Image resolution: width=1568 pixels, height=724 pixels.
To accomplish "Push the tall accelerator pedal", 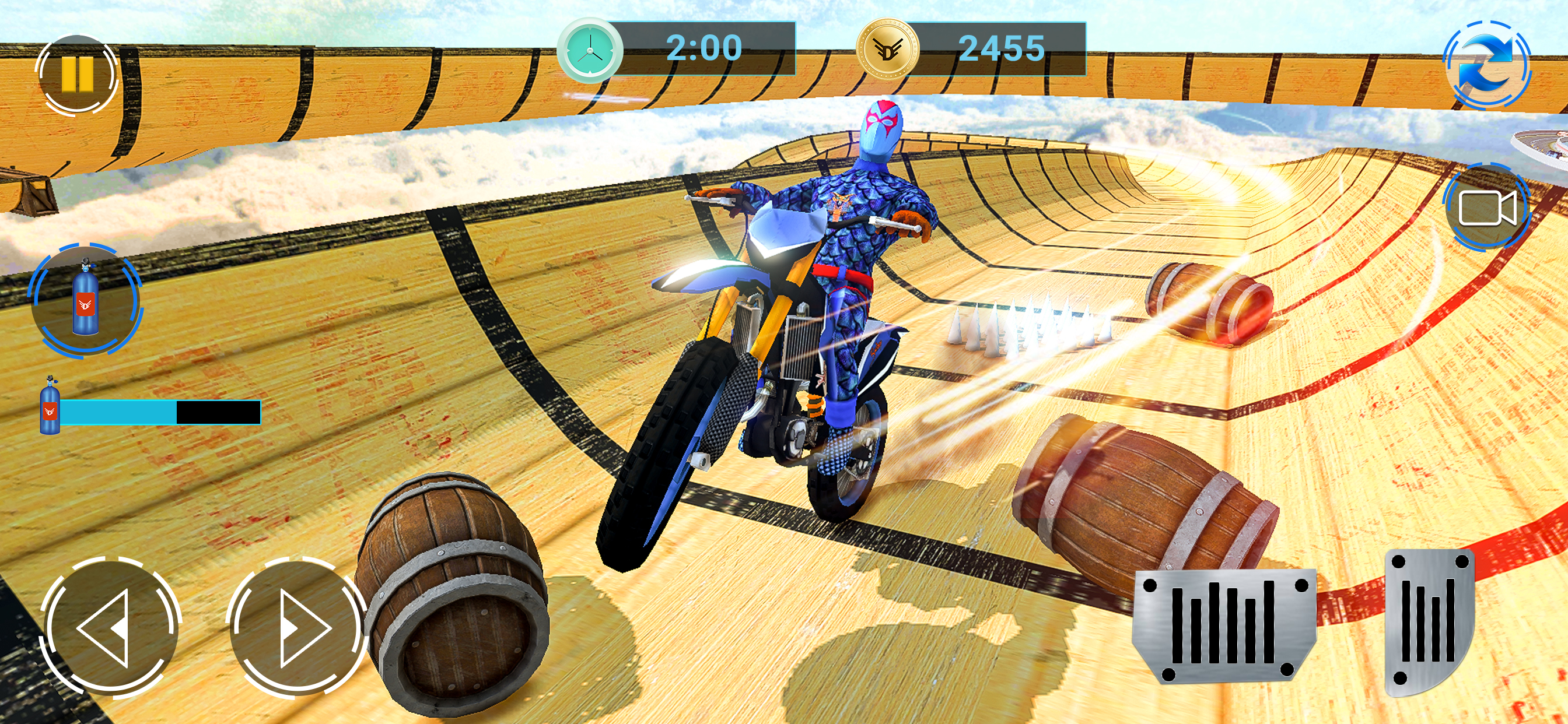I will click(x=1428, y=621).
